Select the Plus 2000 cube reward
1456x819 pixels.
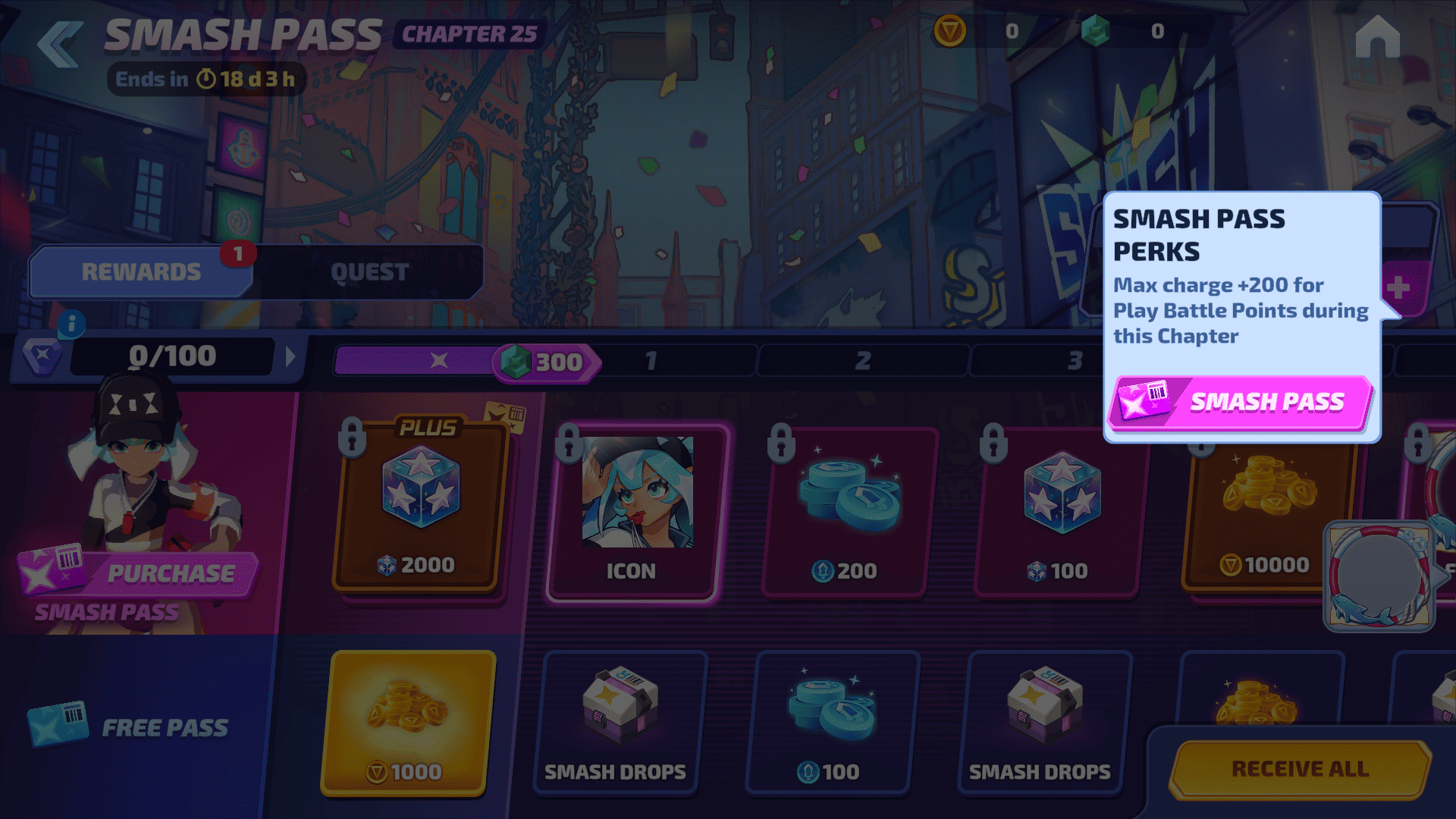pyautogui.click(x=419, y=507)
